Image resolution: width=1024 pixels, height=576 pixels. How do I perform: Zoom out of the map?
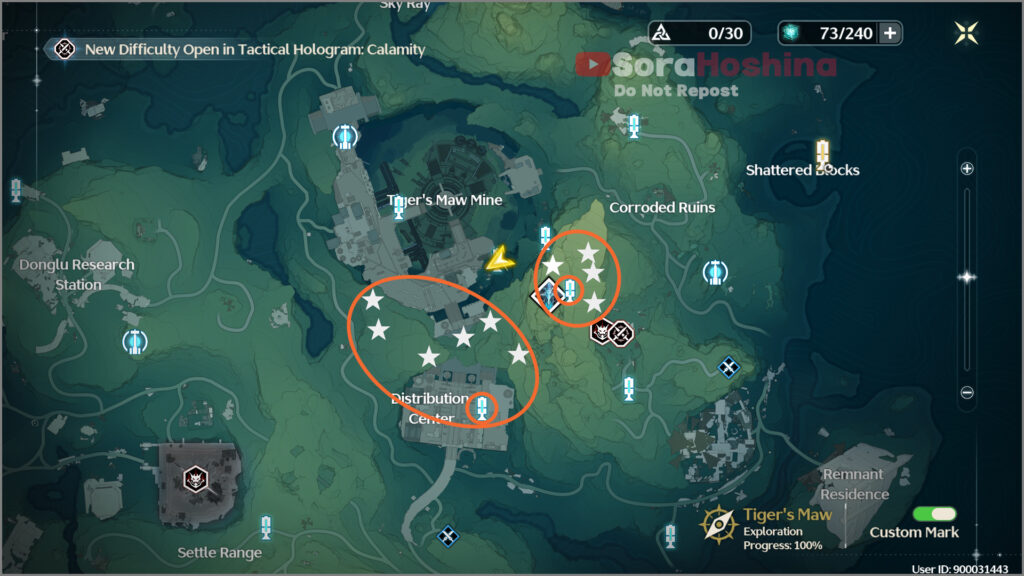click(966, 393)
